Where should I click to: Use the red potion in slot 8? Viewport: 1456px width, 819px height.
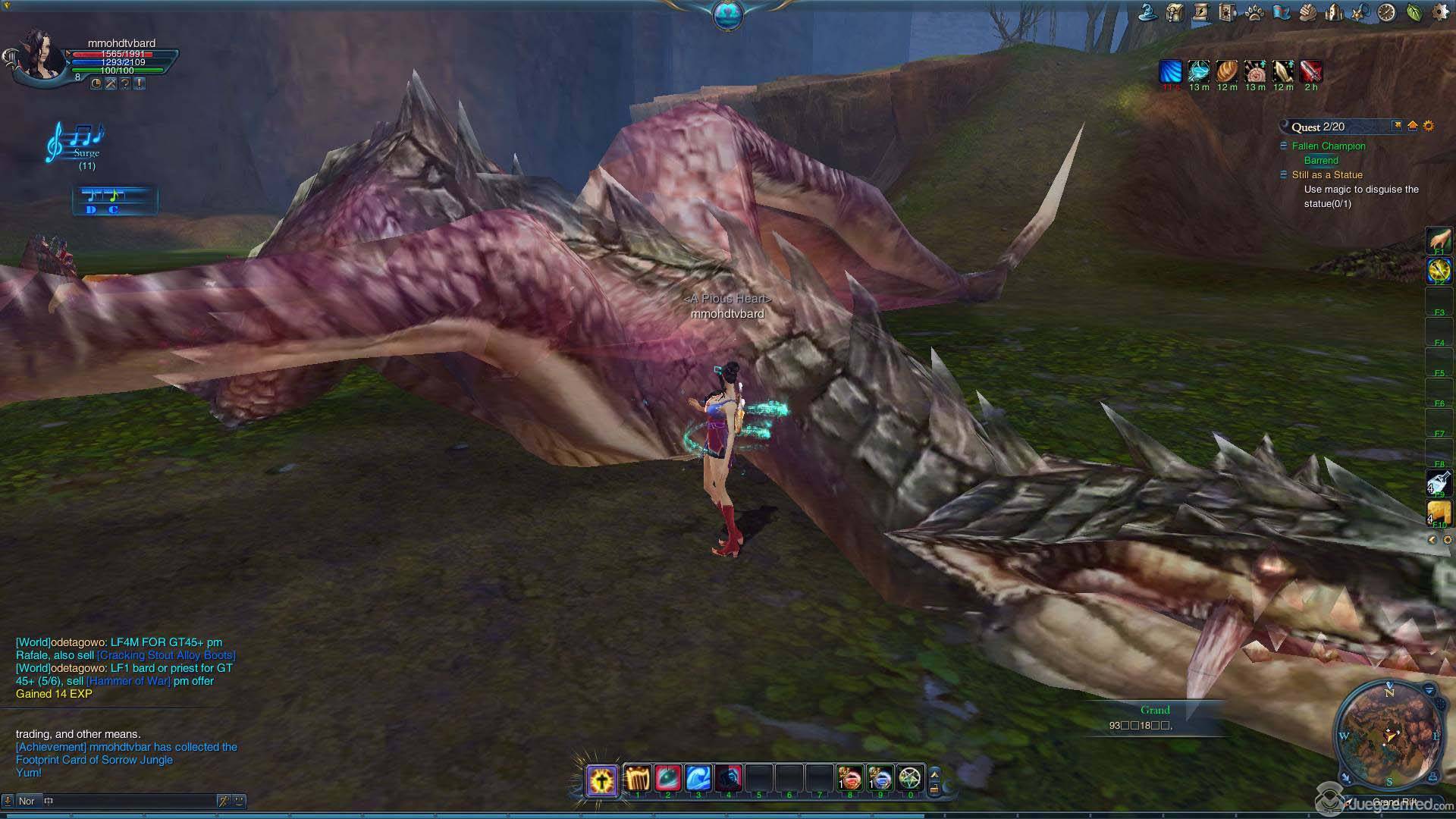849,779
